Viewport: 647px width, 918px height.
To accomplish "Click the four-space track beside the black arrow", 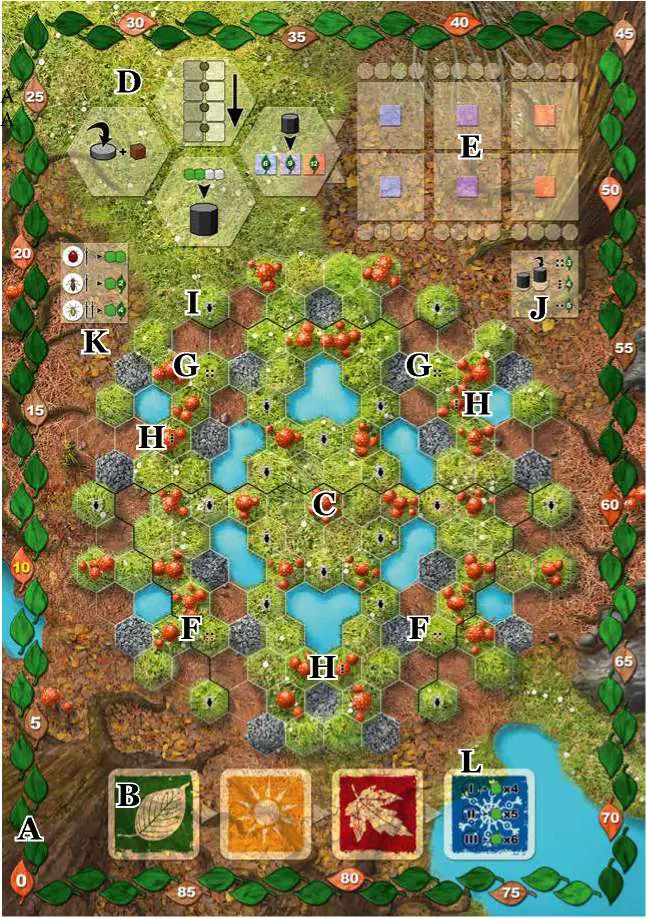I will coord(204,102).
